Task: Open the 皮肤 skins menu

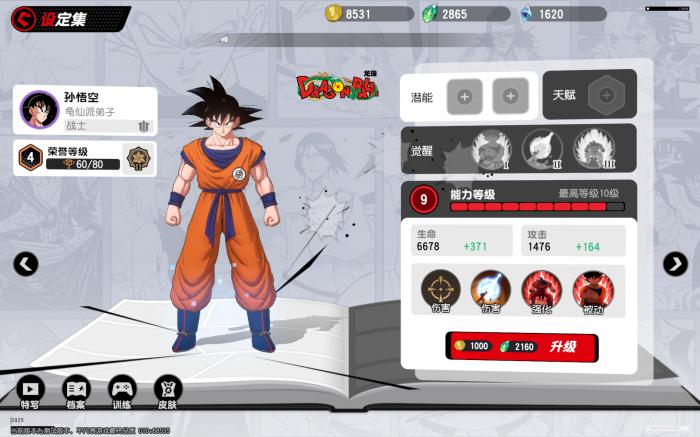Action: [167, 392]
